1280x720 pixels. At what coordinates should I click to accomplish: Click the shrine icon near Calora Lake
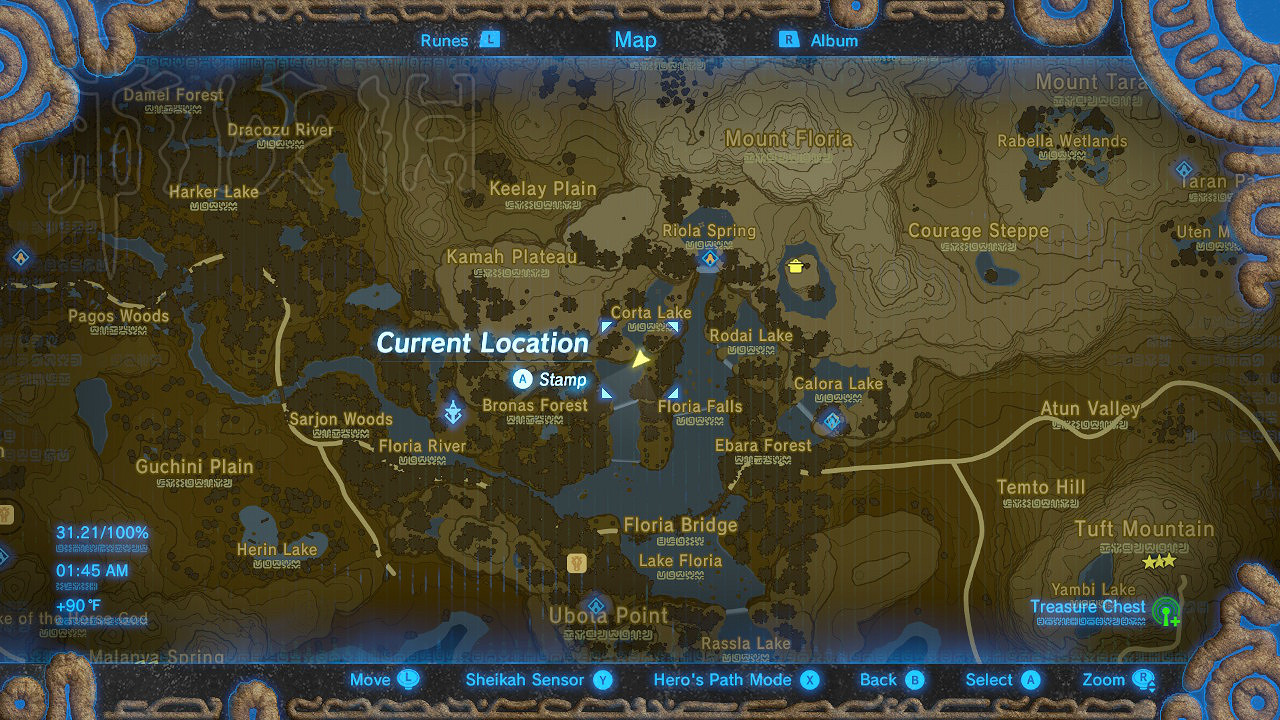click(833, 421)
